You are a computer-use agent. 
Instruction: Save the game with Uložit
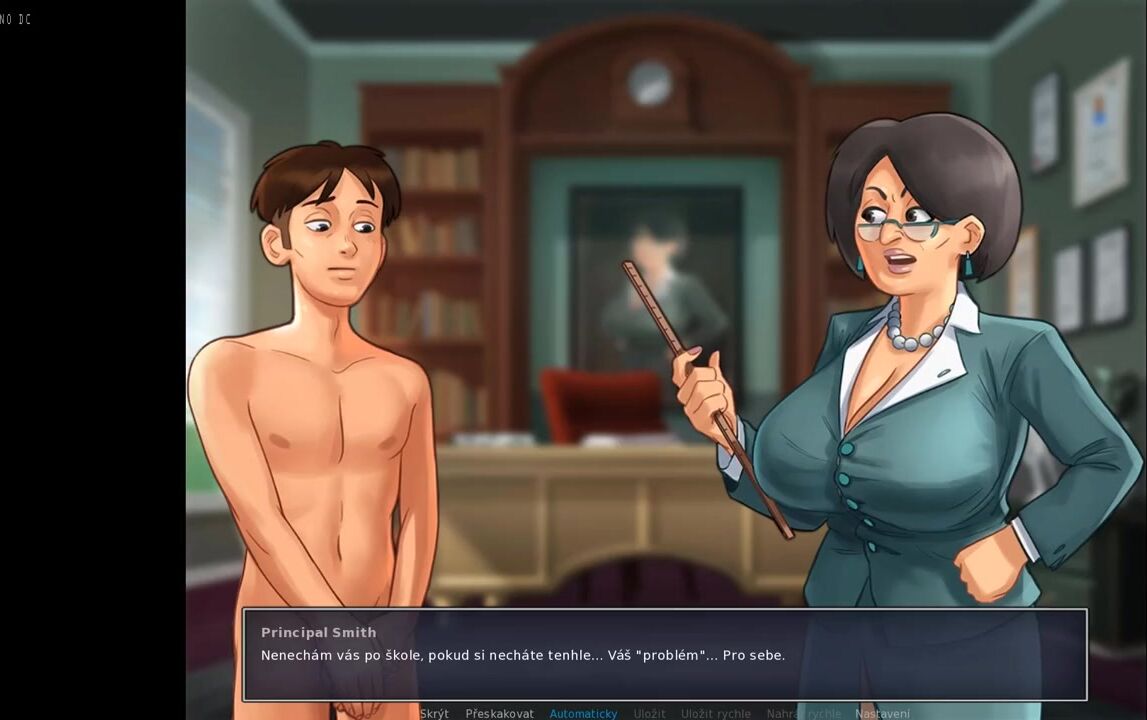649,713
